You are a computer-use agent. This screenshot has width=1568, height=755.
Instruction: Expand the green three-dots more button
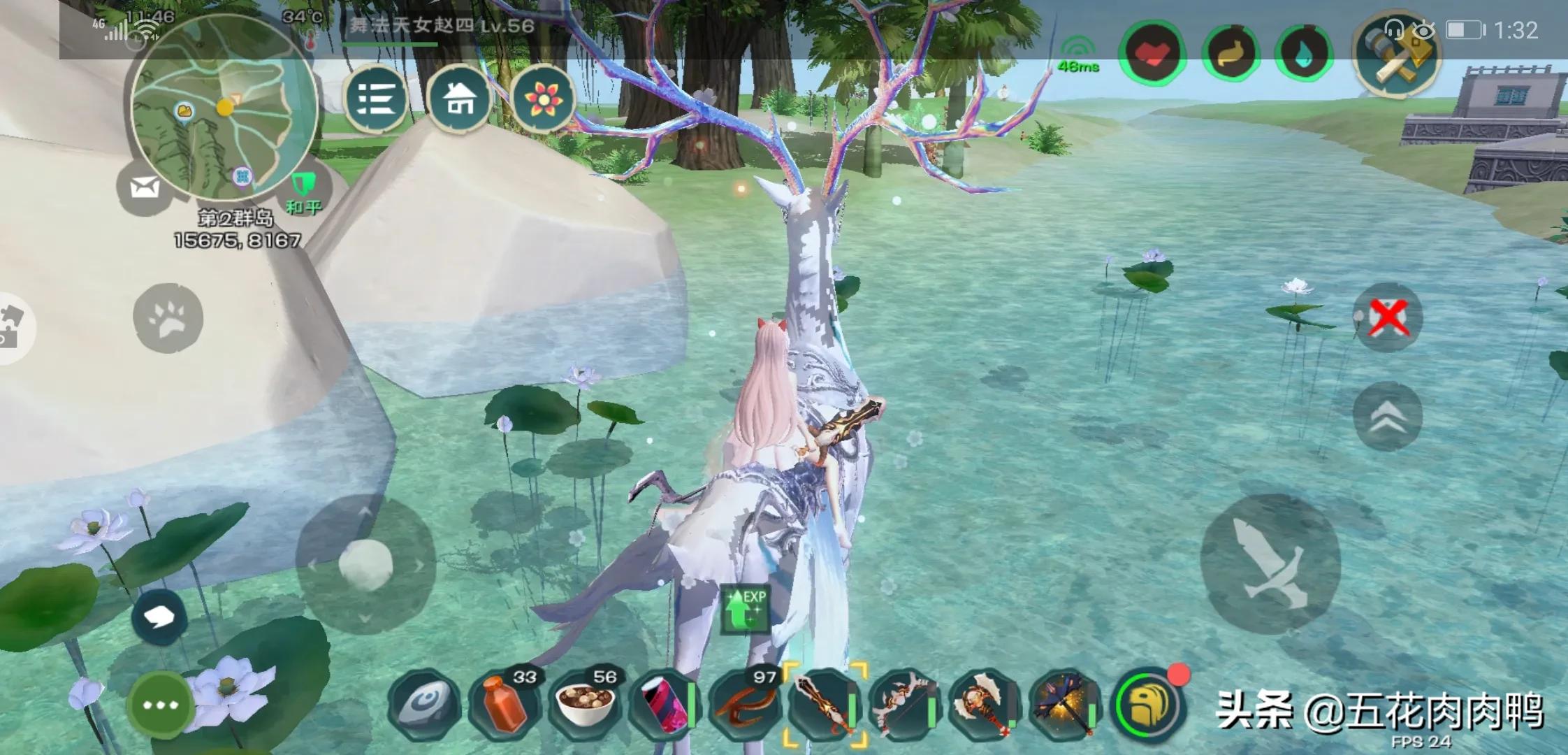click(x=160, y=705)
